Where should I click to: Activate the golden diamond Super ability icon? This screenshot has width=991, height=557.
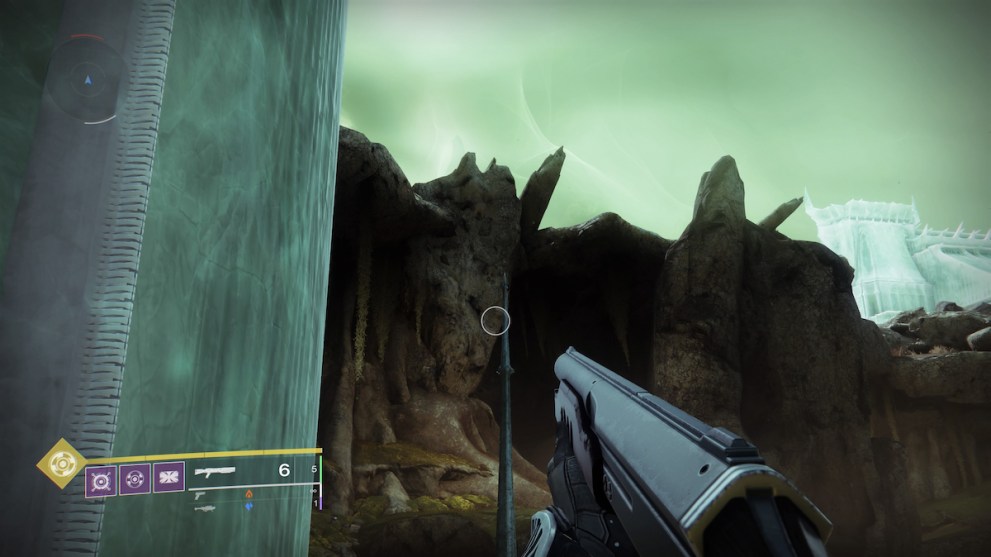(59, 464)
